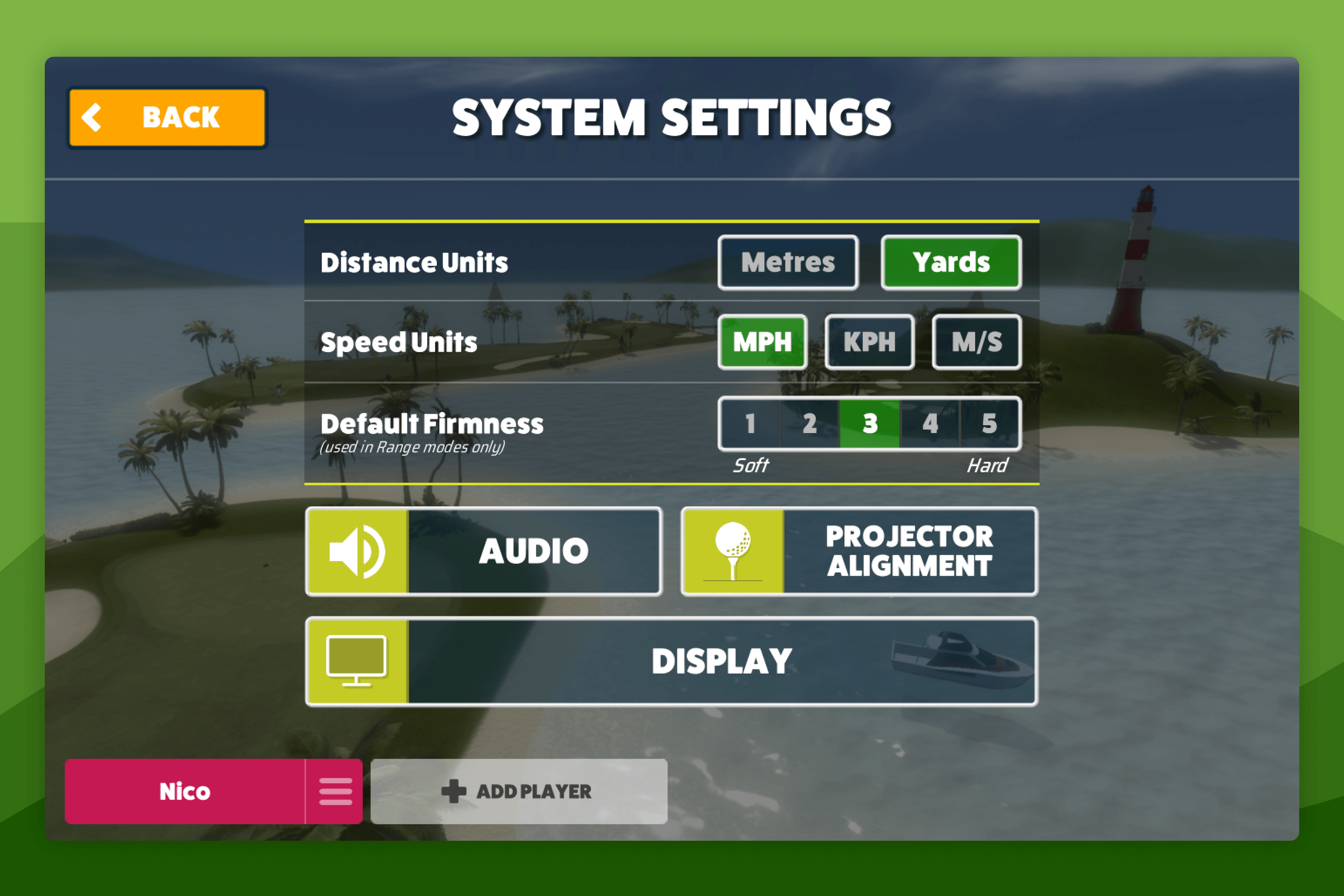Click the speaker icon on the Audio button
The height and width of the screenshot is (896, 1344).
click(x=357, y=550)
